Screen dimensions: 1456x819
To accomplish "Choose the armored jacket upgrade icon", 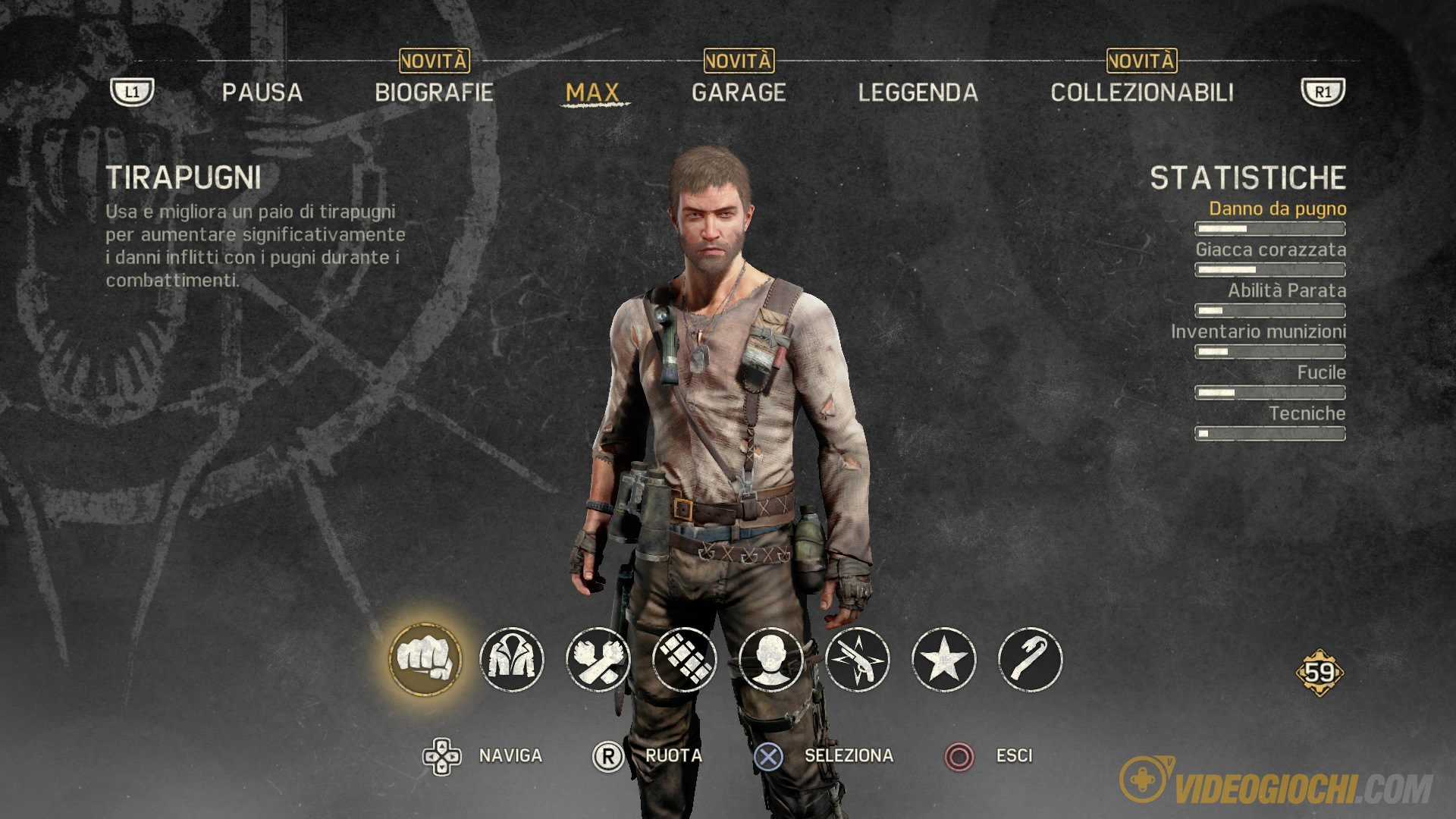I will pyautogui.click(x=512, y=659).
